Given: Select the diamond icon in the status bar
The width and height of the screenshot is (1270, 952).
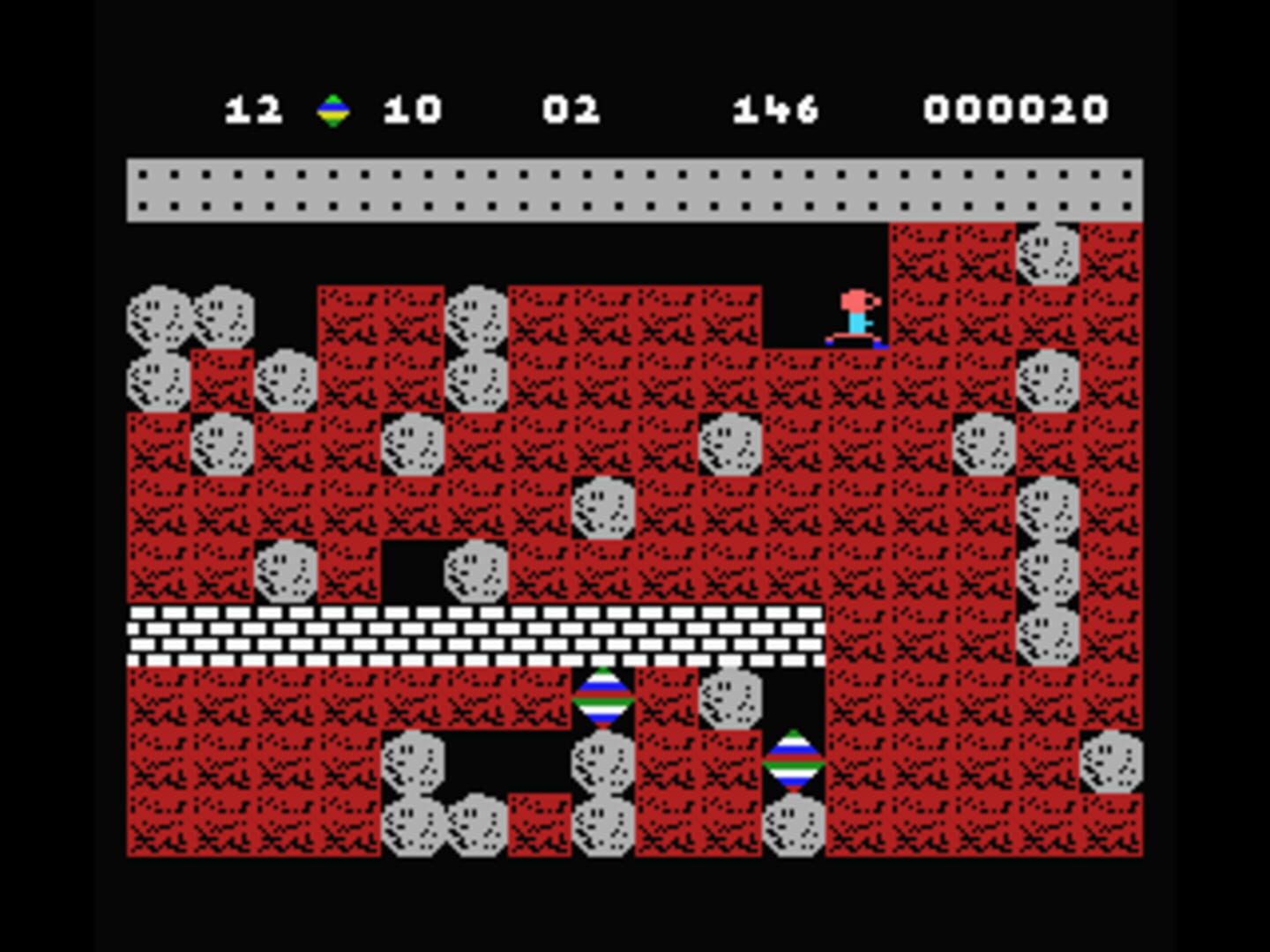Looking at the screenshot, I should (333, 108).
